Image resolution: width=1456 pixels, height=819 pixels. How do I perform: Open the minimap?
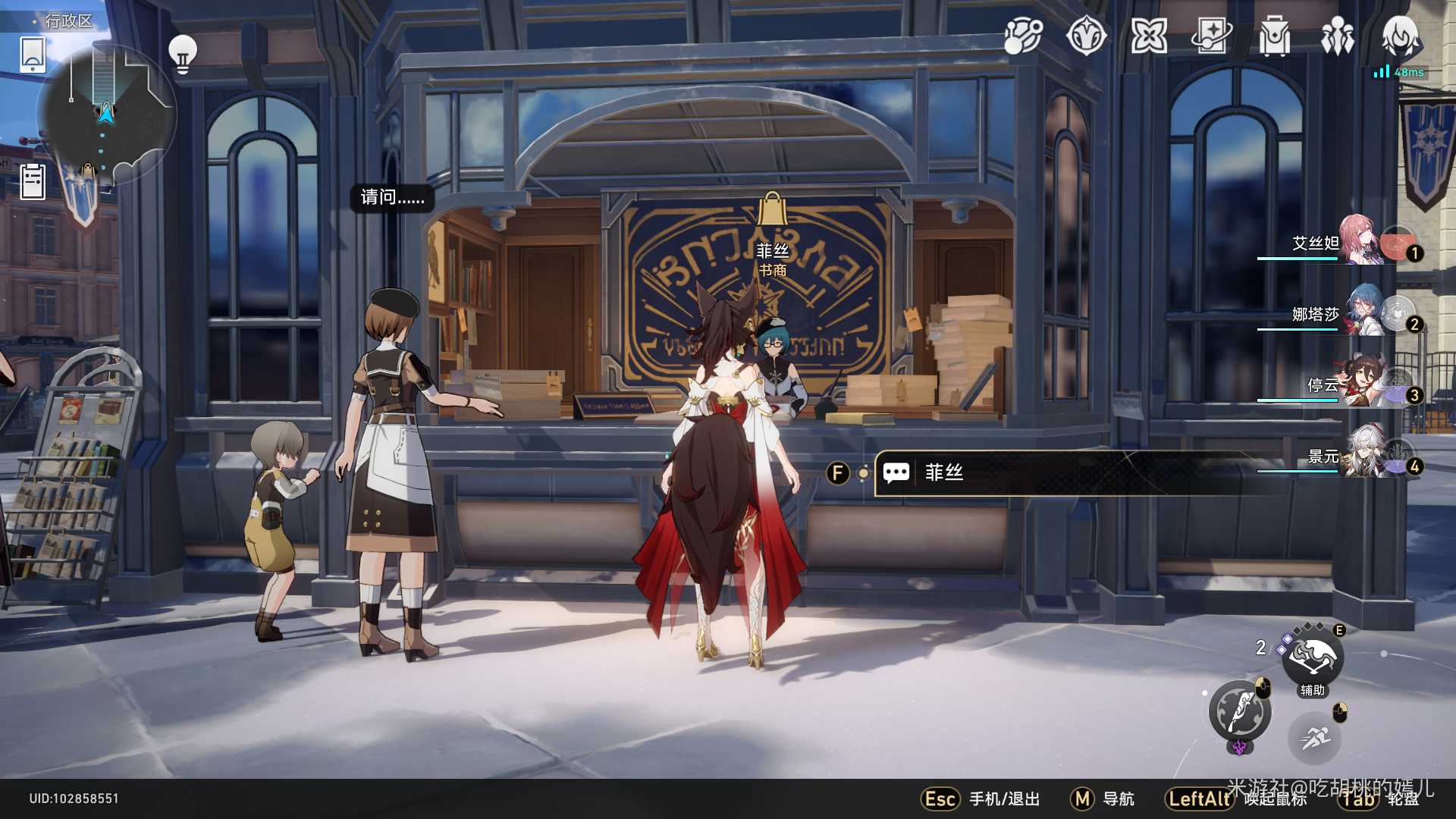[x=106, y=114]
